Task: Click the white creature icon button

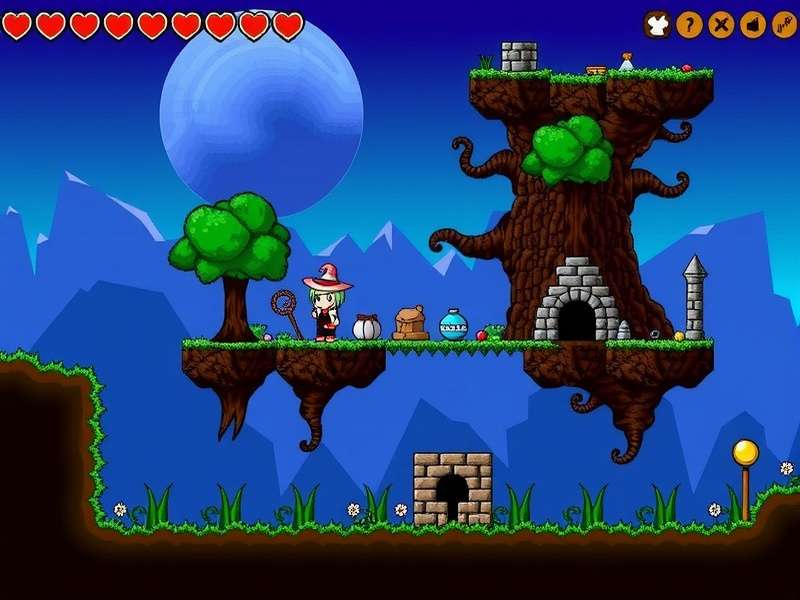Action: [657, 24]
